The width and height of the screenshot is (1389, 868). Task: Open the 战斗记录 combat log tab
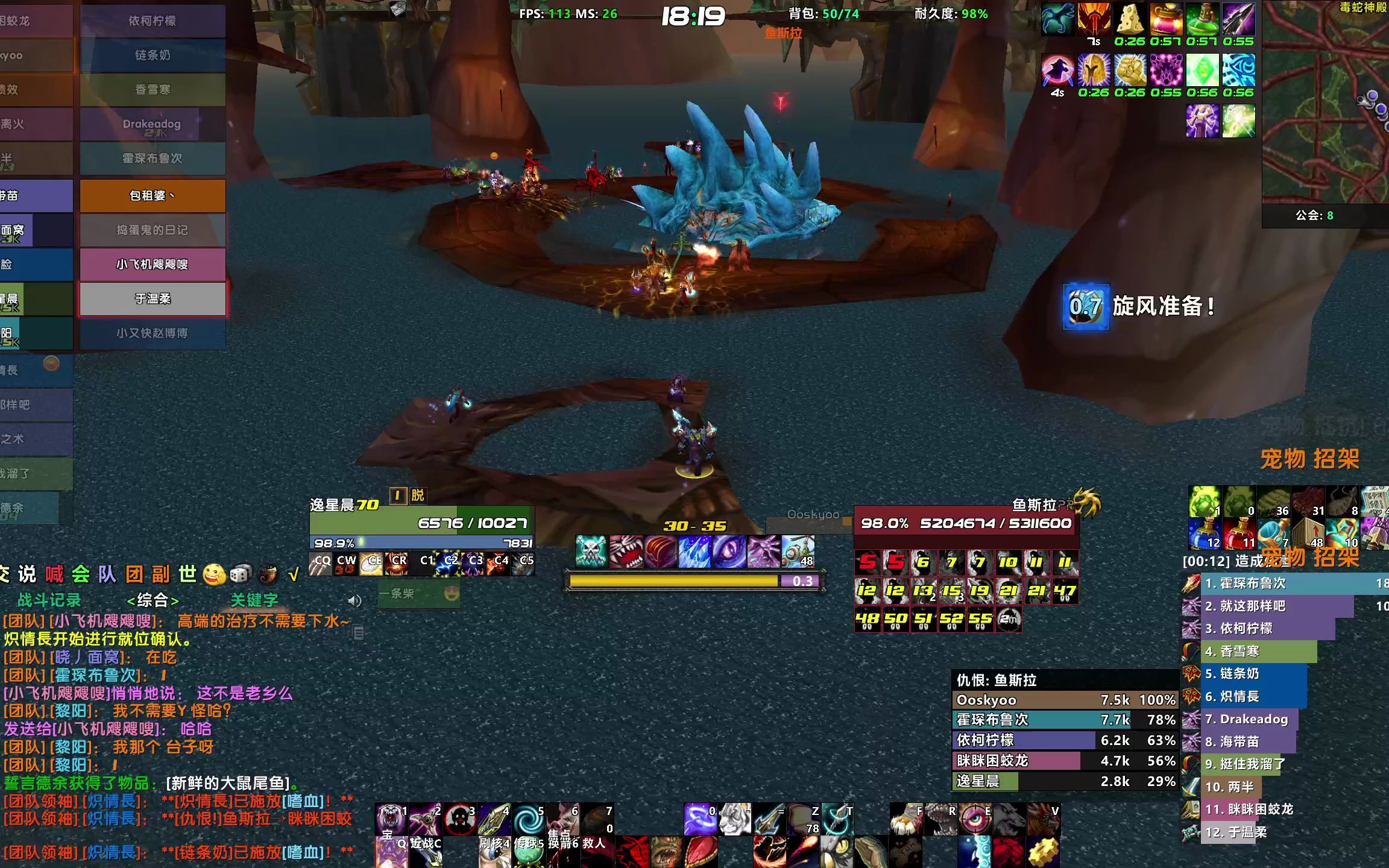[x=49, y=600]
